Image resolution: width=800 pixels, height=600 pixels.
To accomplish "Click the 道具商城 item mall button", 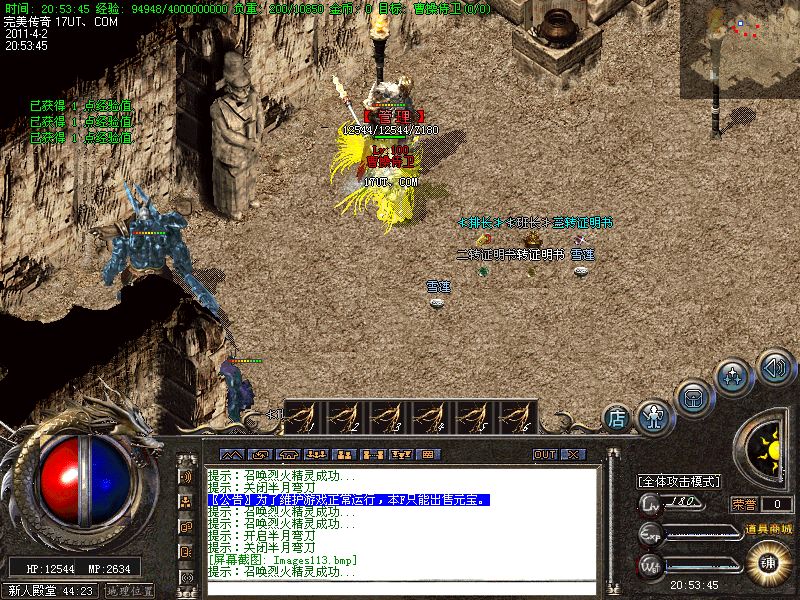I will 768,528.
